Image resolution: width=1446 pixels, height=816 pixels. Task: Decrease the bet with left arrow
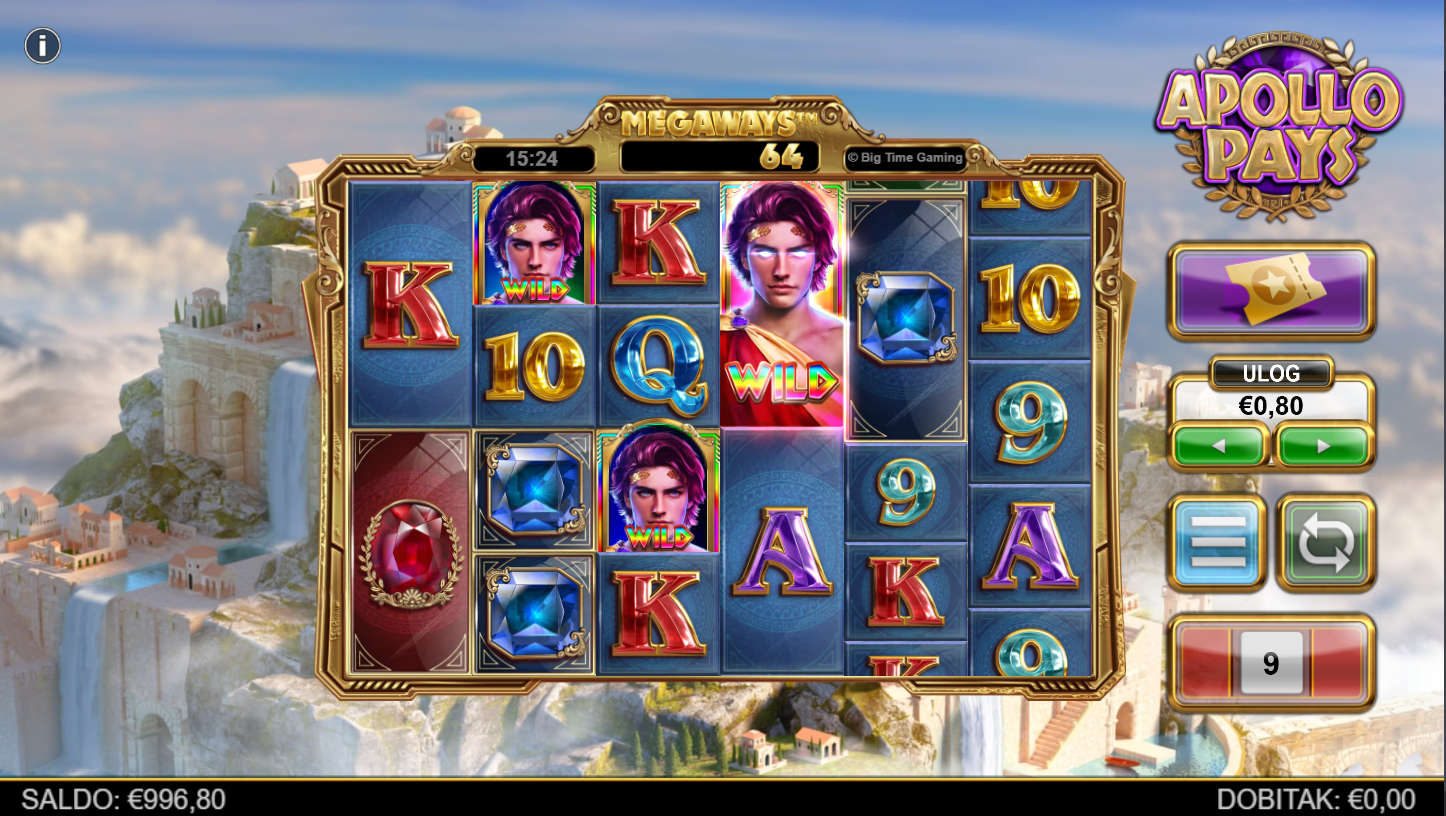click(x=1218, y=446)
